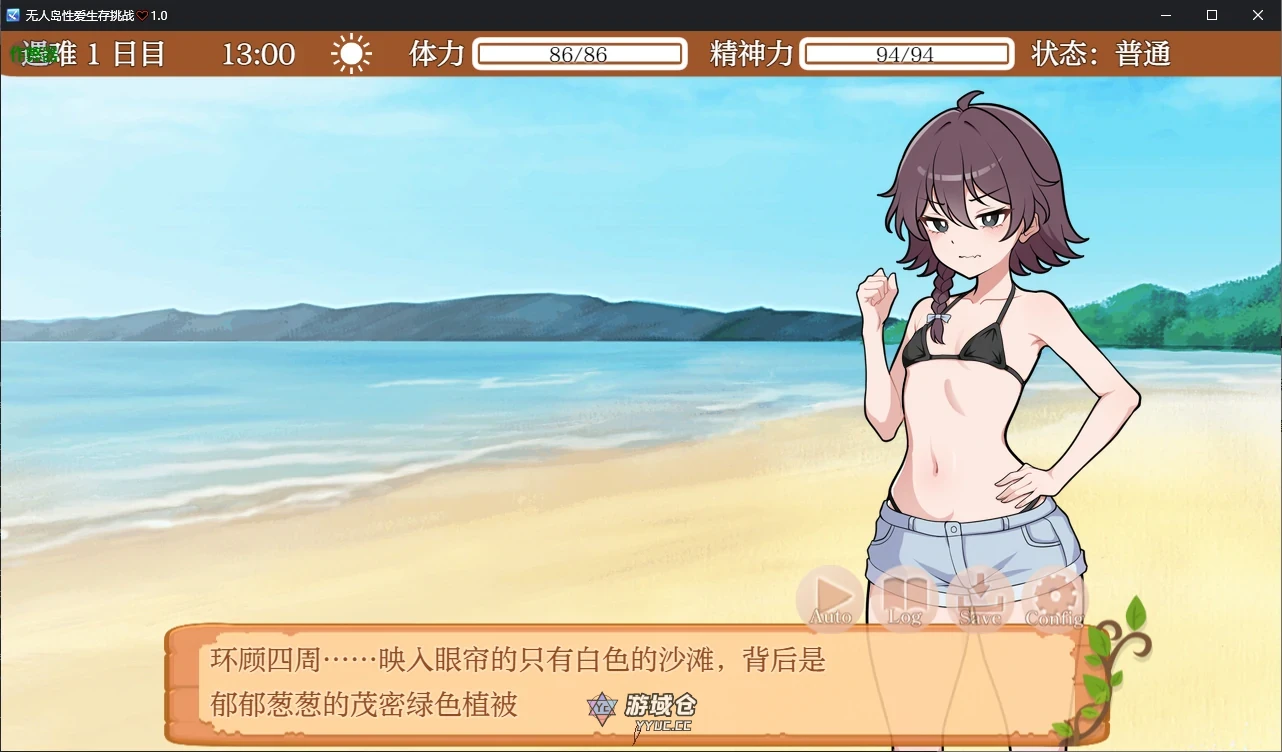
Task: Click the 游域仓 star logo watermark
Action: tap(601, 709)
